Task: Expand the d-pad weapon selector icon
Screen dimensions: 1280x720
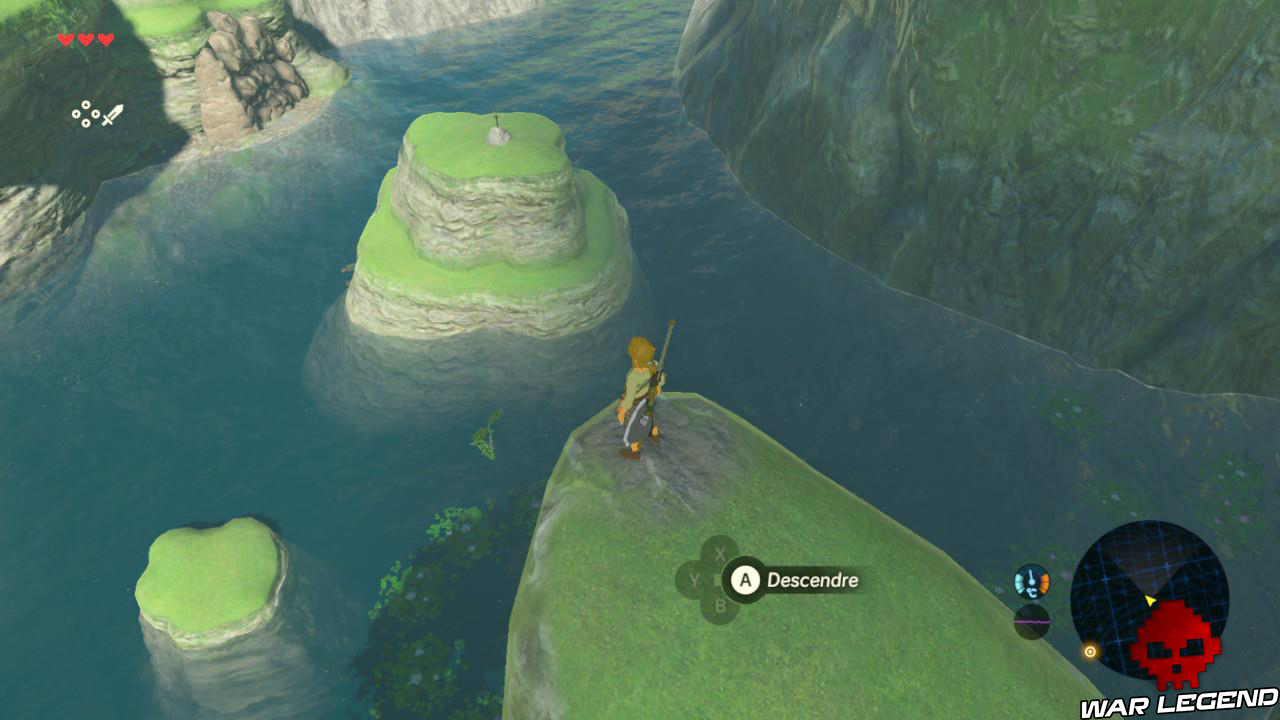Action: [85, 115]
